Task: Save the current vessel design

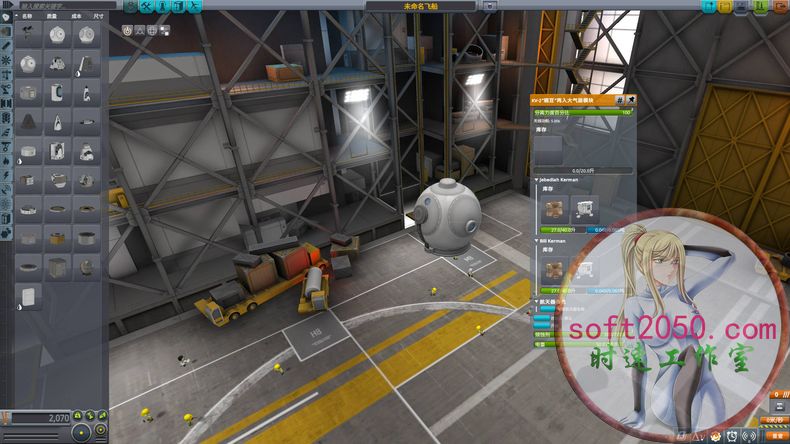Action: pyautogui.click(x=742, y=6)
